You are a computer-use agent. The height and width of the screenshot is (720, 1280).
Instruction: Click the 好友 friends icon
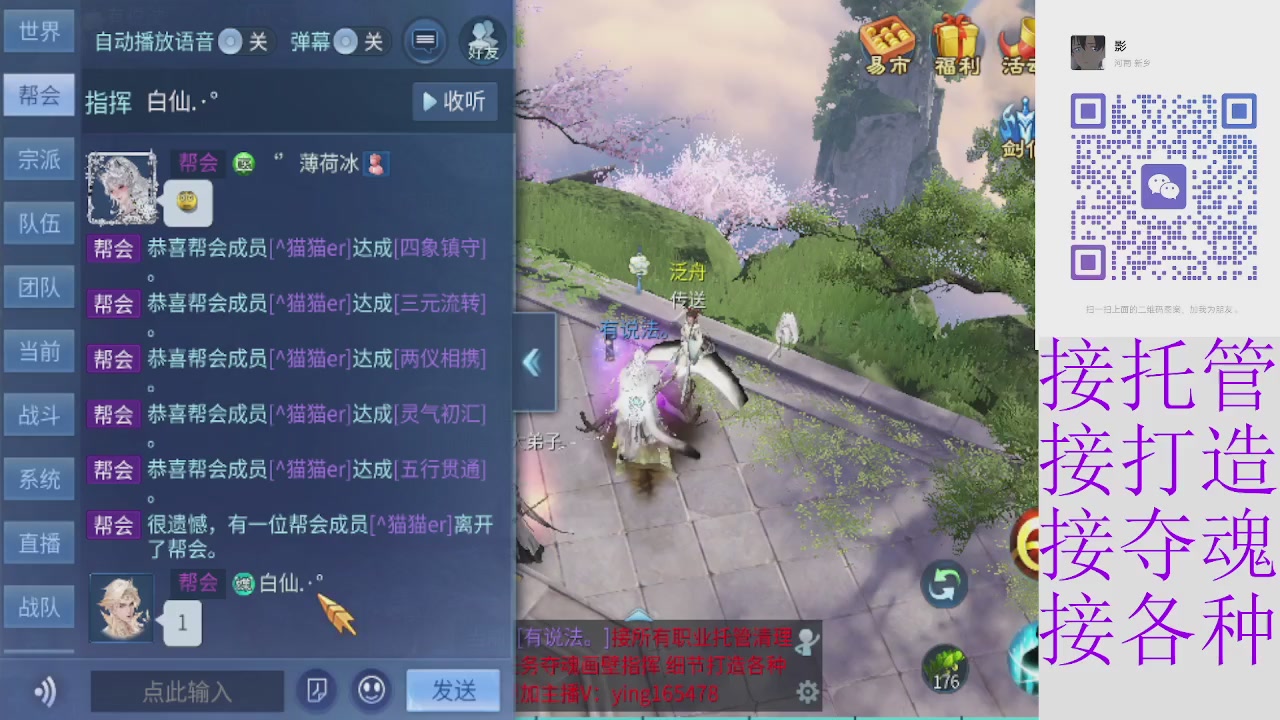coord(480,40)
